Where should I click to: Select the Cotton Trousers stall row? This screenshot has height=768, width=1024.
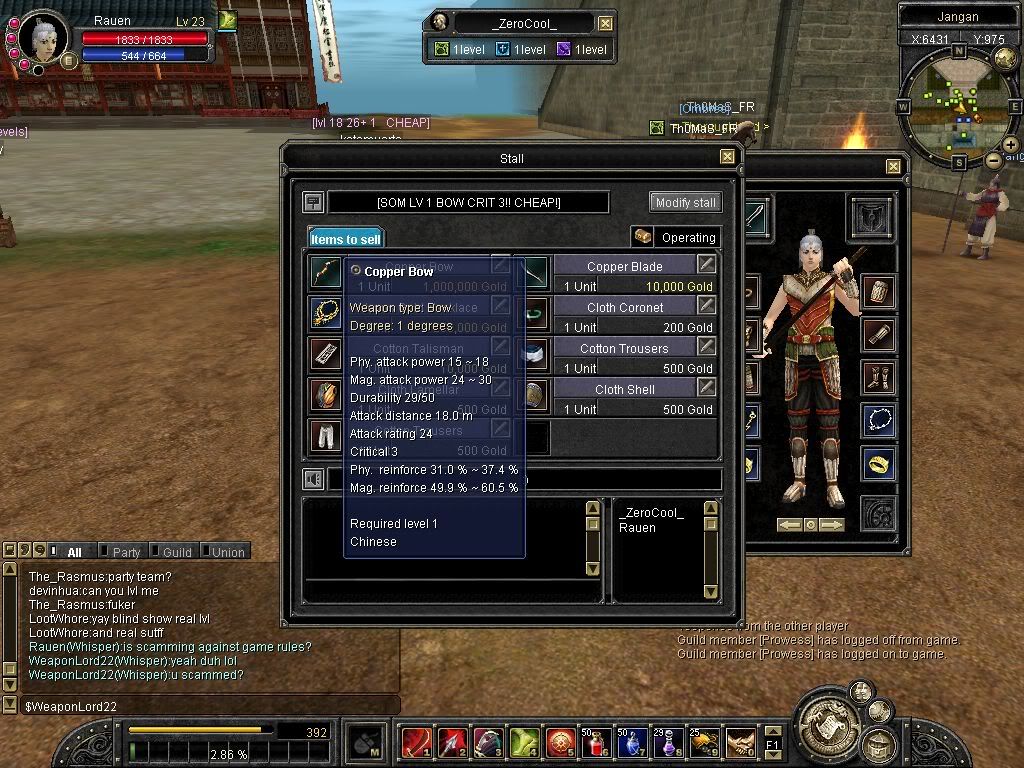point(625,348)
